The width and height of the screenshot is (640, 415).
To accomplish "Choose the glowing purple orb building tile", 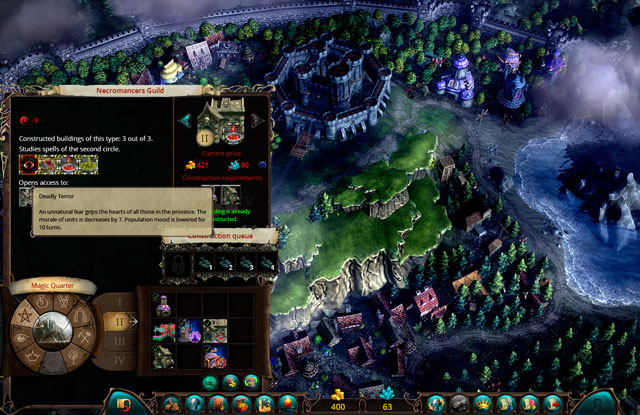I will coord(188,329).
